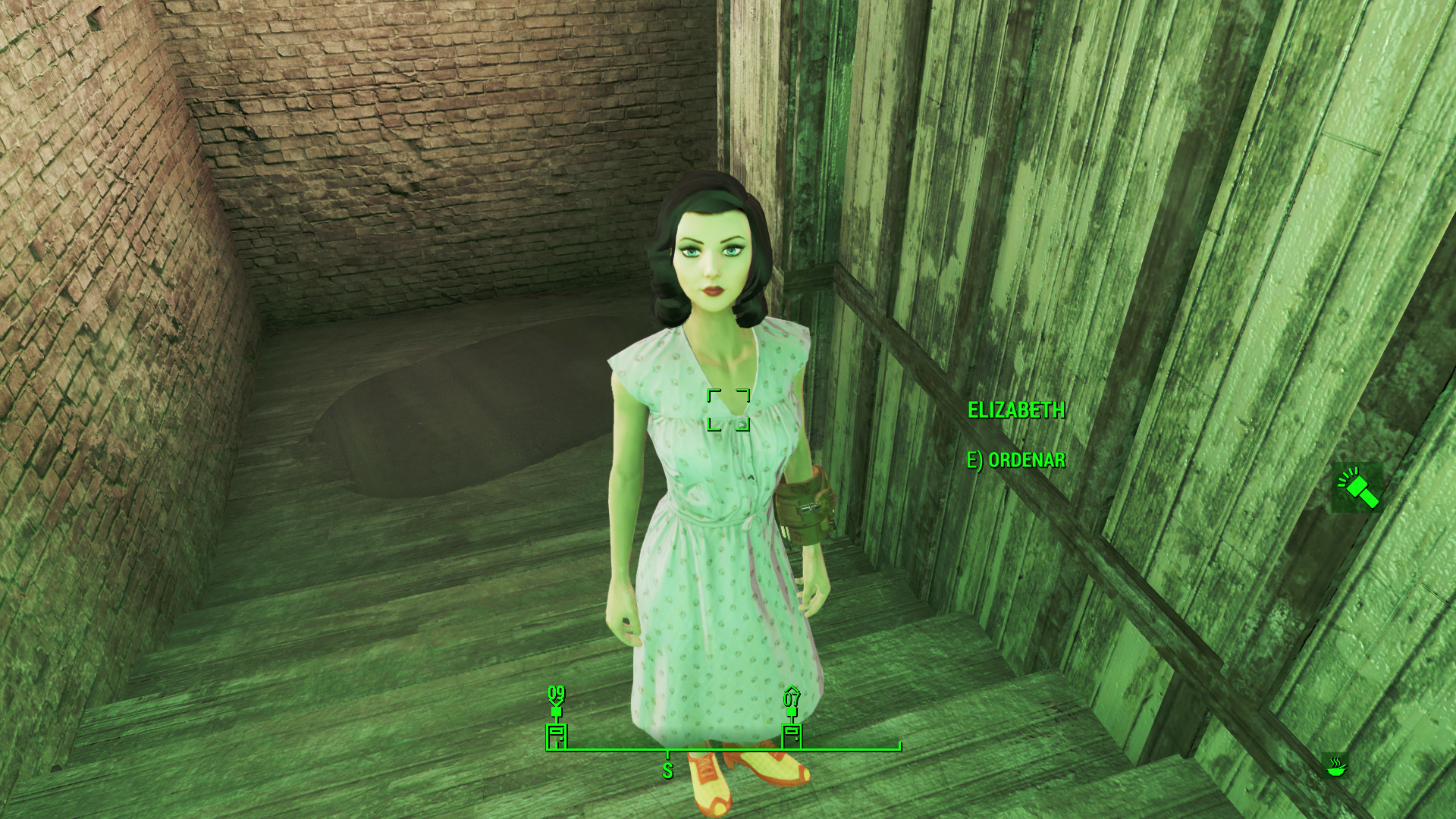The image size is (1456, 819).
Task: Select the compass door marker labeled 07
Action: coord(792,734)
